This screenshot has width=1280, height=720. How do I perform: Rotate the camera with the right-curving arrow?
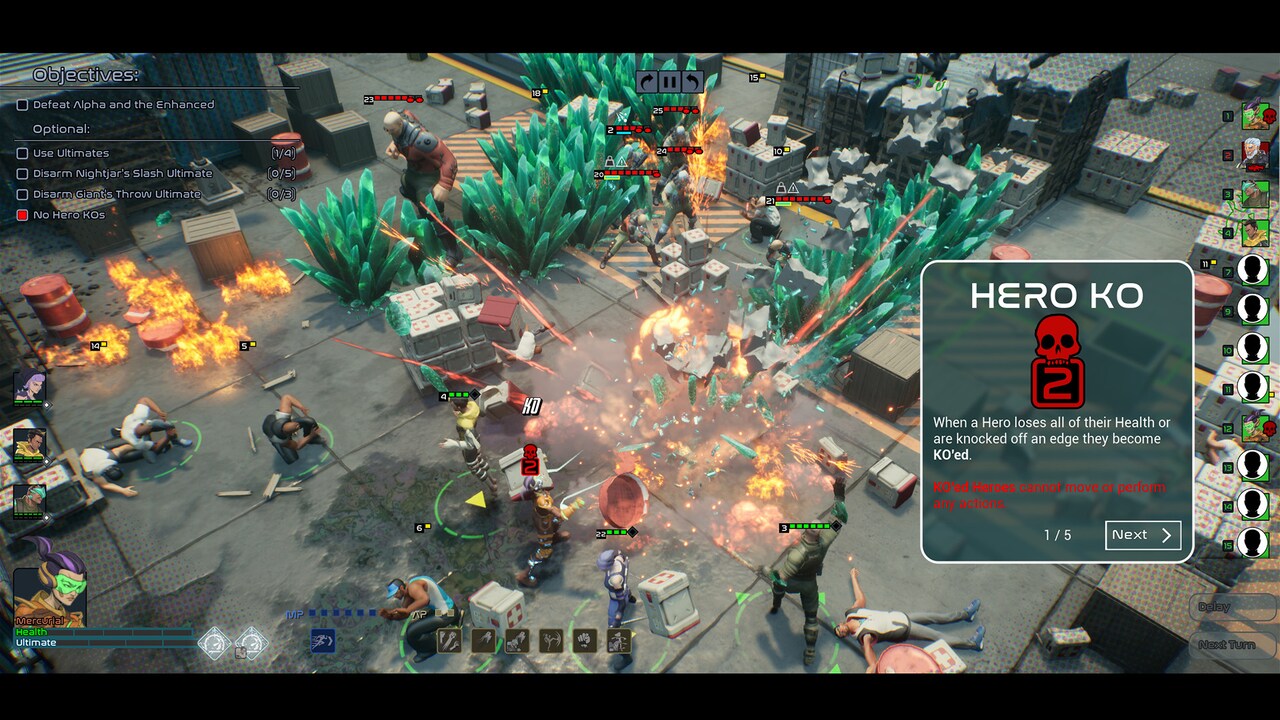647,82
